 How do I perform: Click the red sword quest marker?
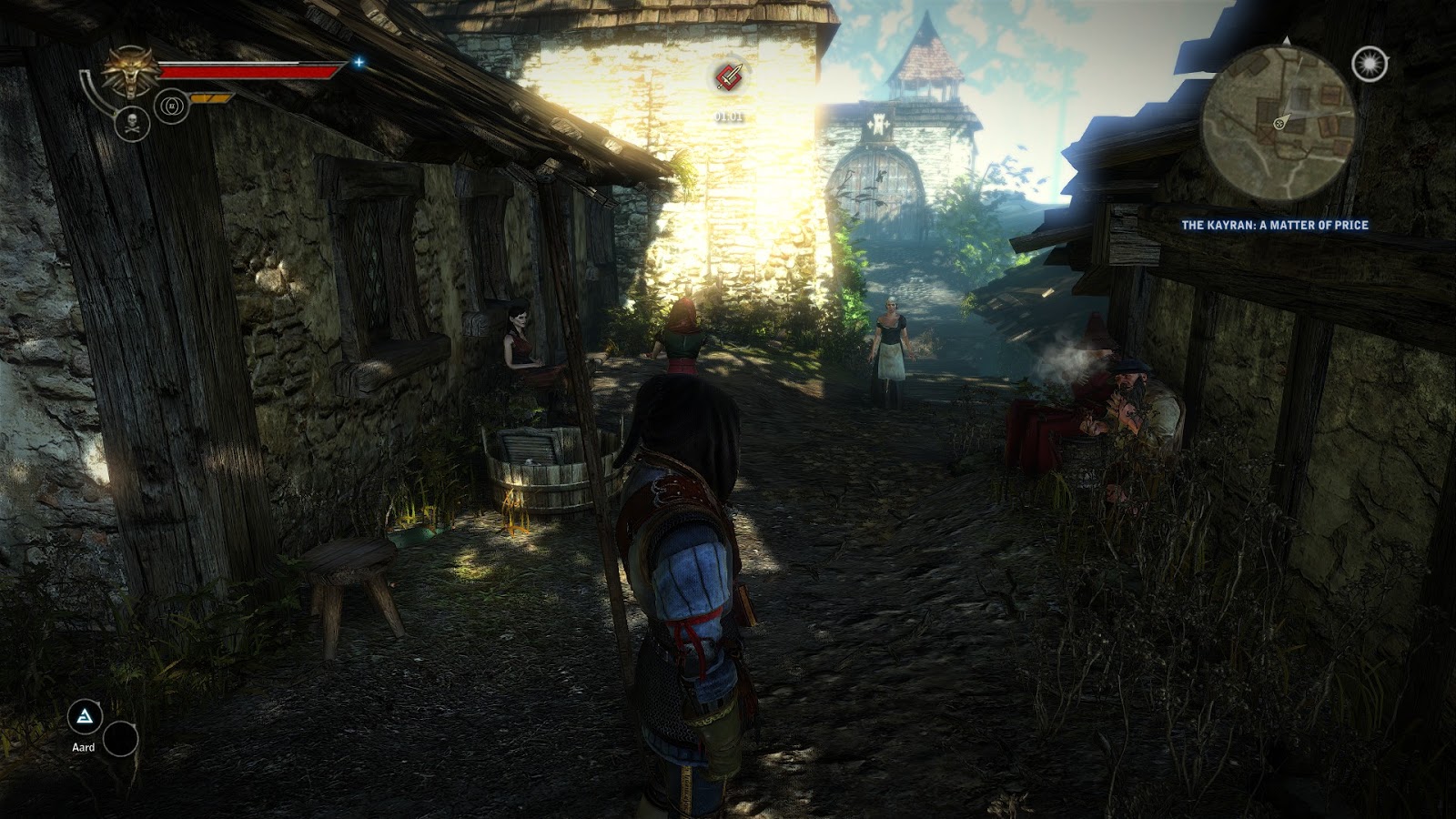pyautogui.click(x=728, y=76)
